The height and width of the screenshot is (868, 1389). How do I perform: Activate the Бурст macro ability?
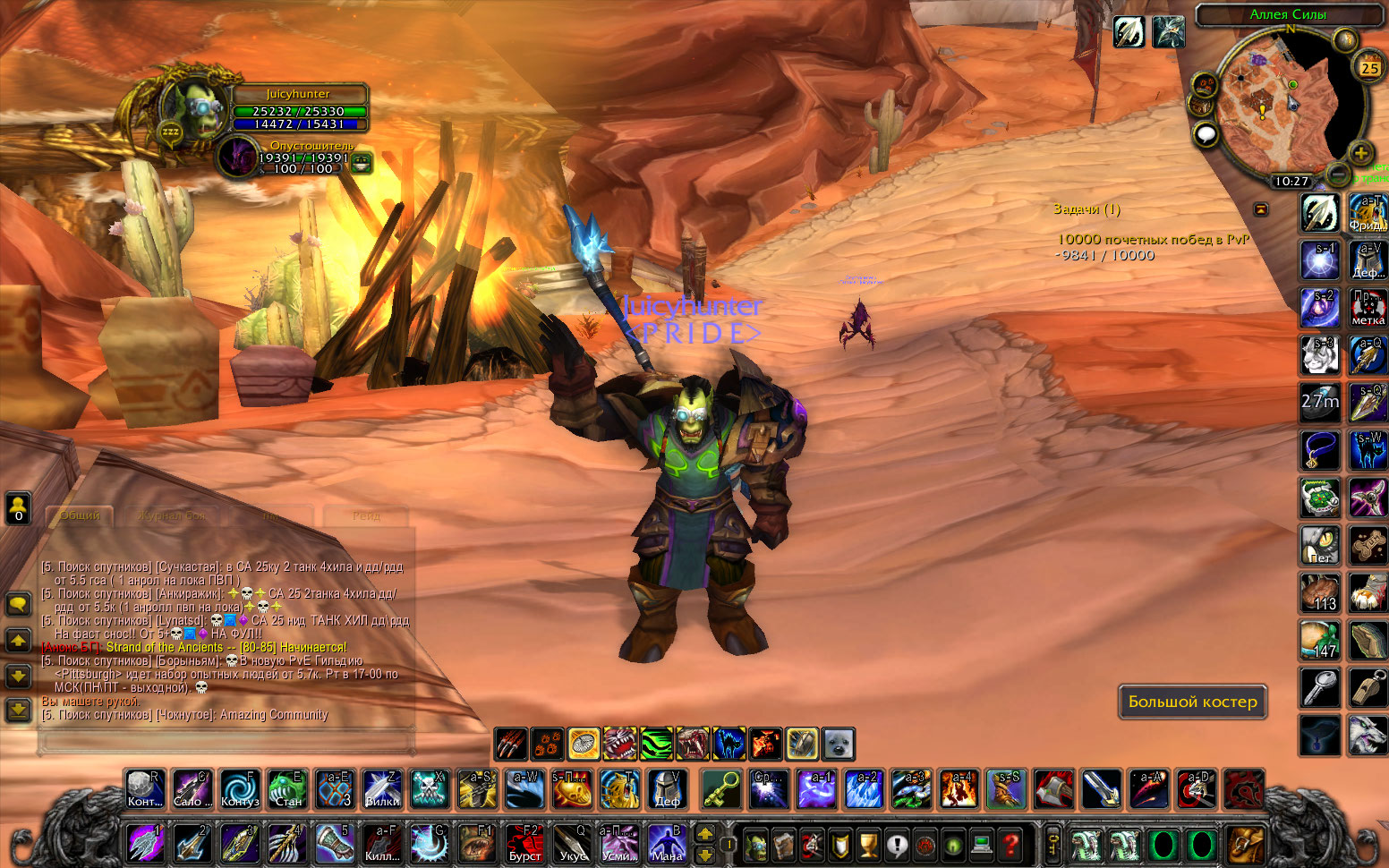click(524, 843)
